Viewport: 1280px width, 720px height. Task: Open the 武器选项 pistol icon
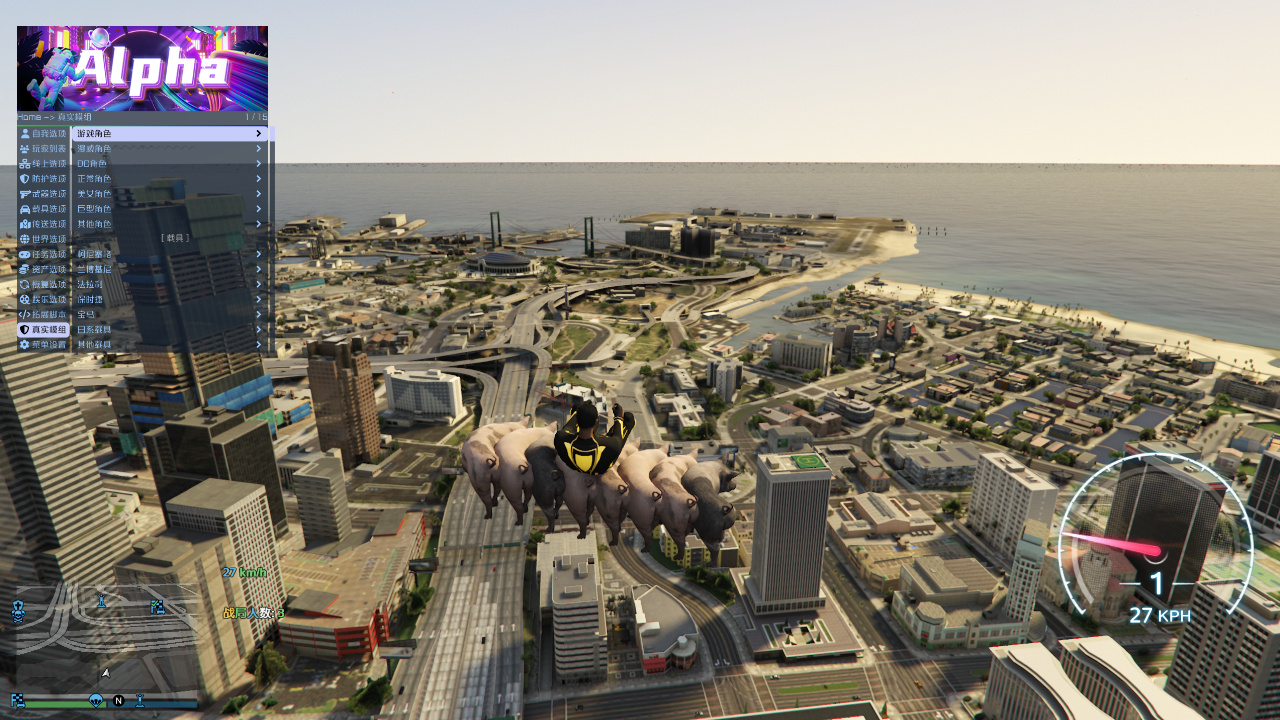(24, 193)
